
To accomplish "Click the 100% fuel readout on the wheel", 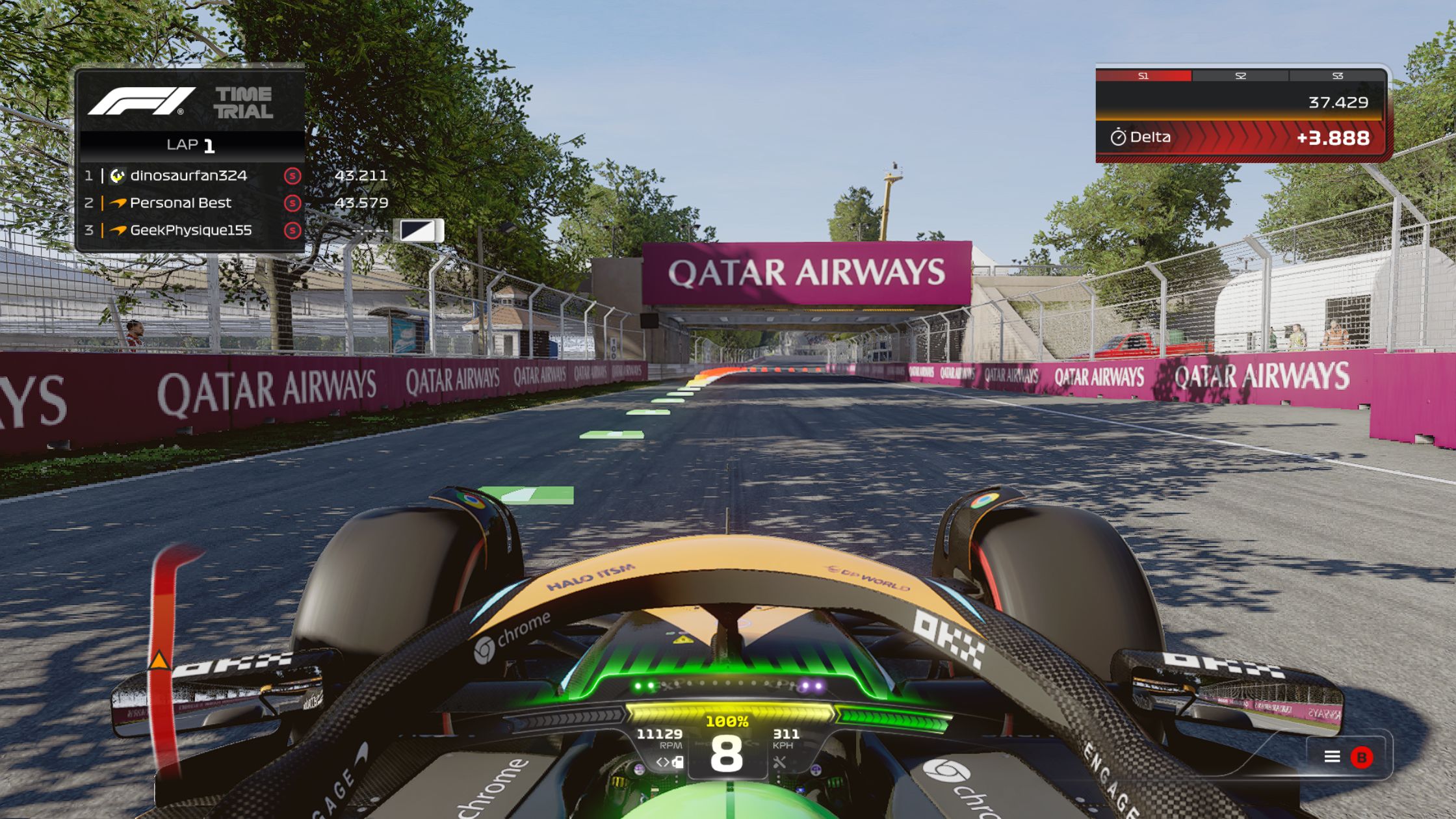I will click(x=727, y=721).
